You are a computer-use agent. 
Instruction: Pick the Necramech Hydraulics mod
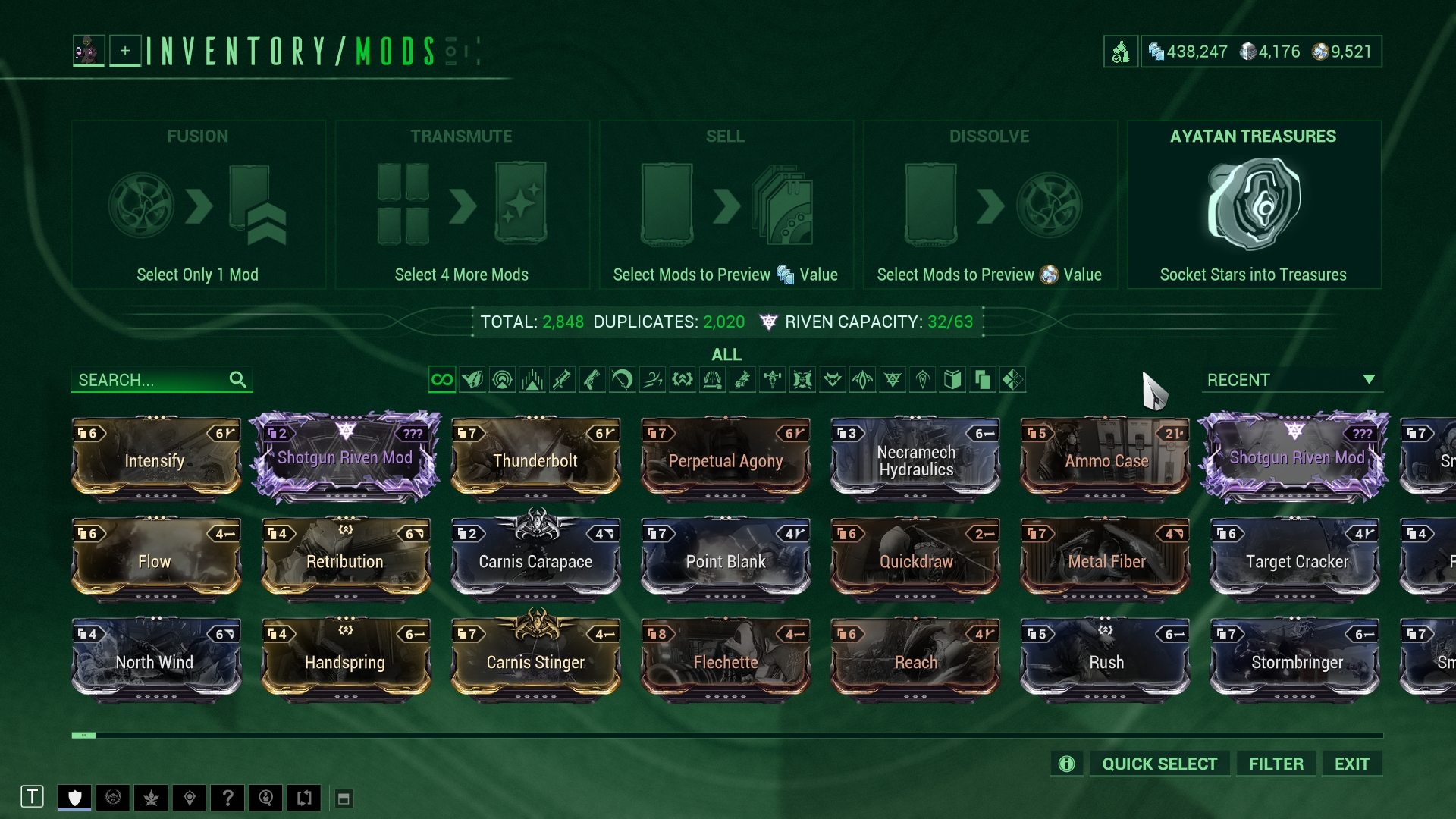tap(915, 459)
